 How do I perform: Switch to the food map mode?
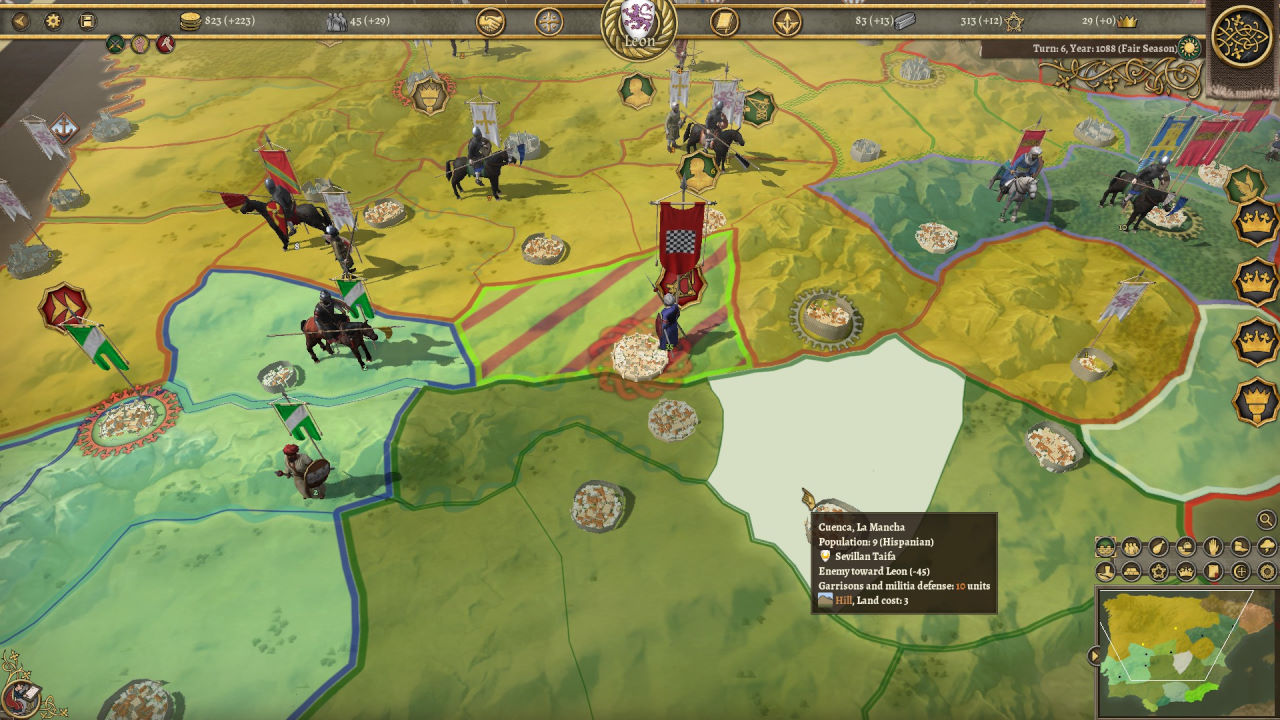coord(1159,547)
